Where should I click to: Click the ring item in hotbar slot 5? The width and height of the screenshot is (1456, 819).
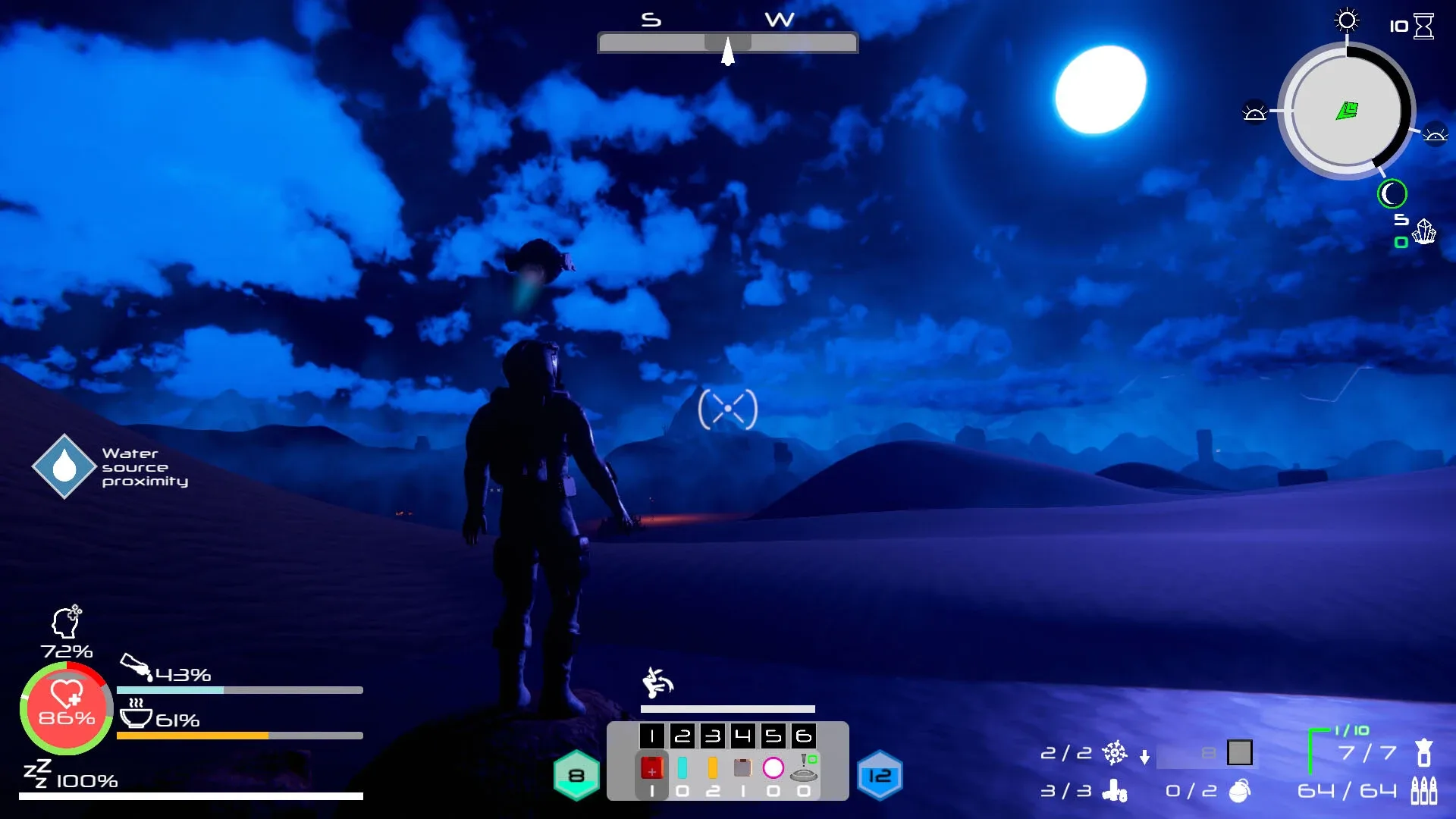tap(774, 768)
